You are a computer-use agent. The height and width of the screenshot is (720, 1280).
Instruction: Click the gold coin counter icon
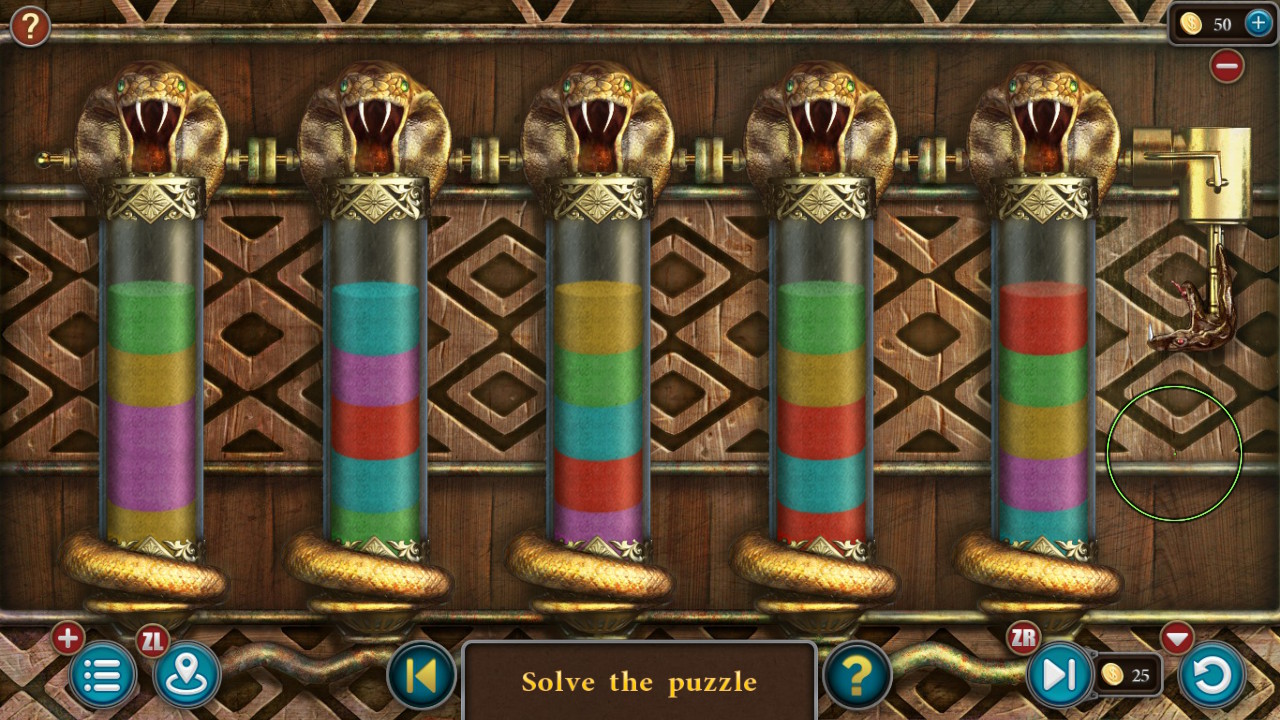[1193, 24]
